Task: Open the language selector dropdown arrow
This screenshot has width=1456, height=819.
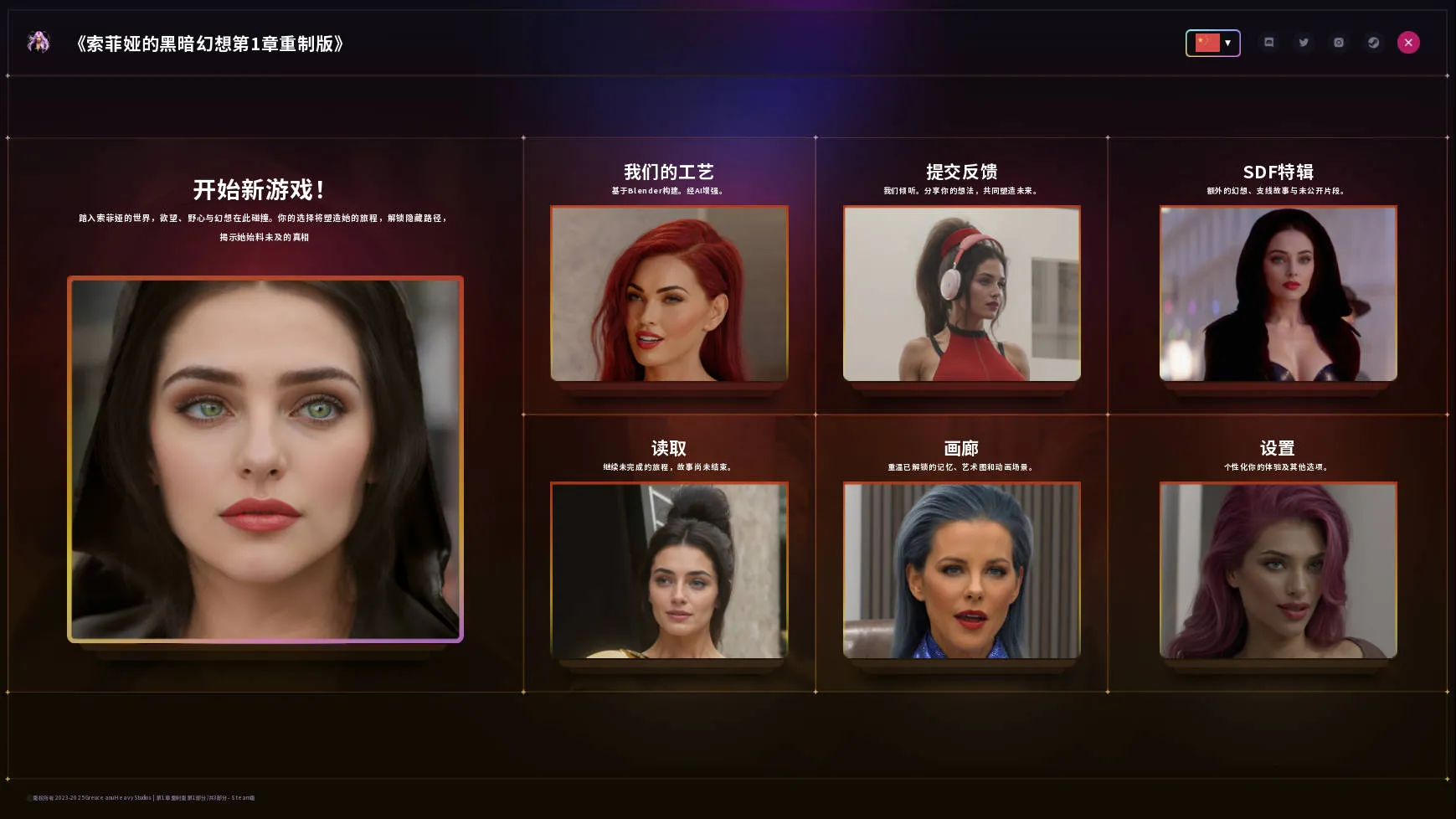Action: tap(1228, 42)
